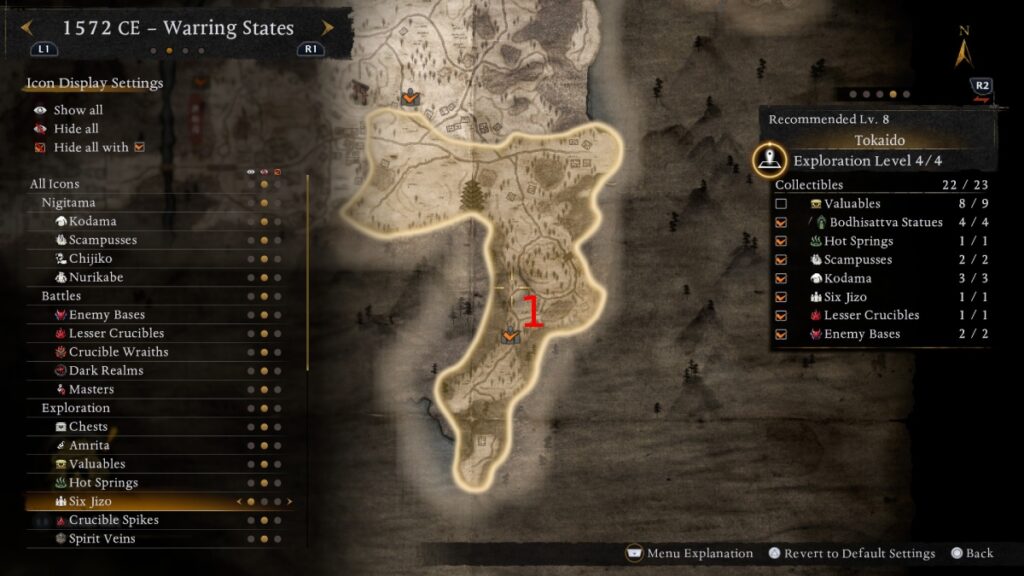
Task: Toggle the Hot Springs collectible checkbox
Action: tap(781, 241)
